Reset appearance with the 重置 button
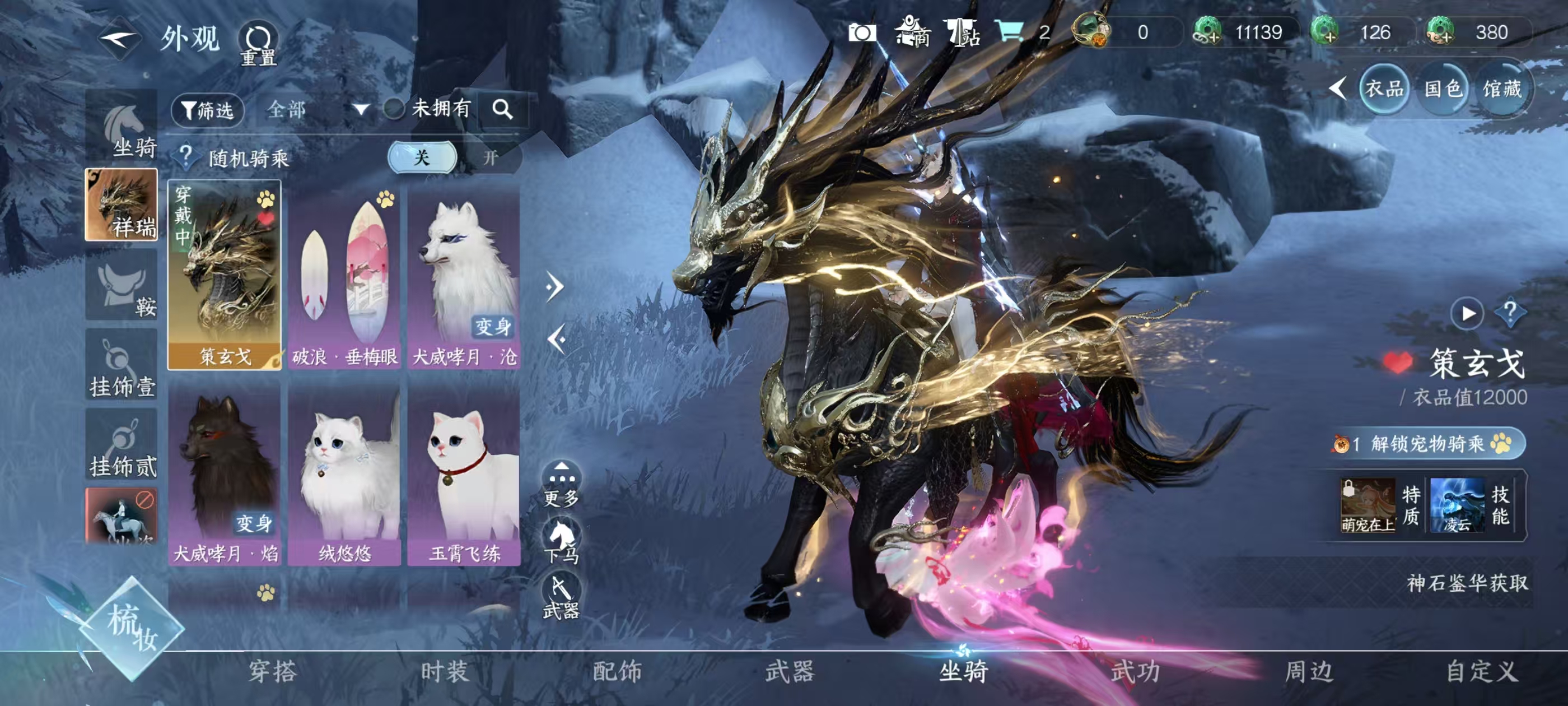The width and height of the screenshot is (1568, 706). 258,44
